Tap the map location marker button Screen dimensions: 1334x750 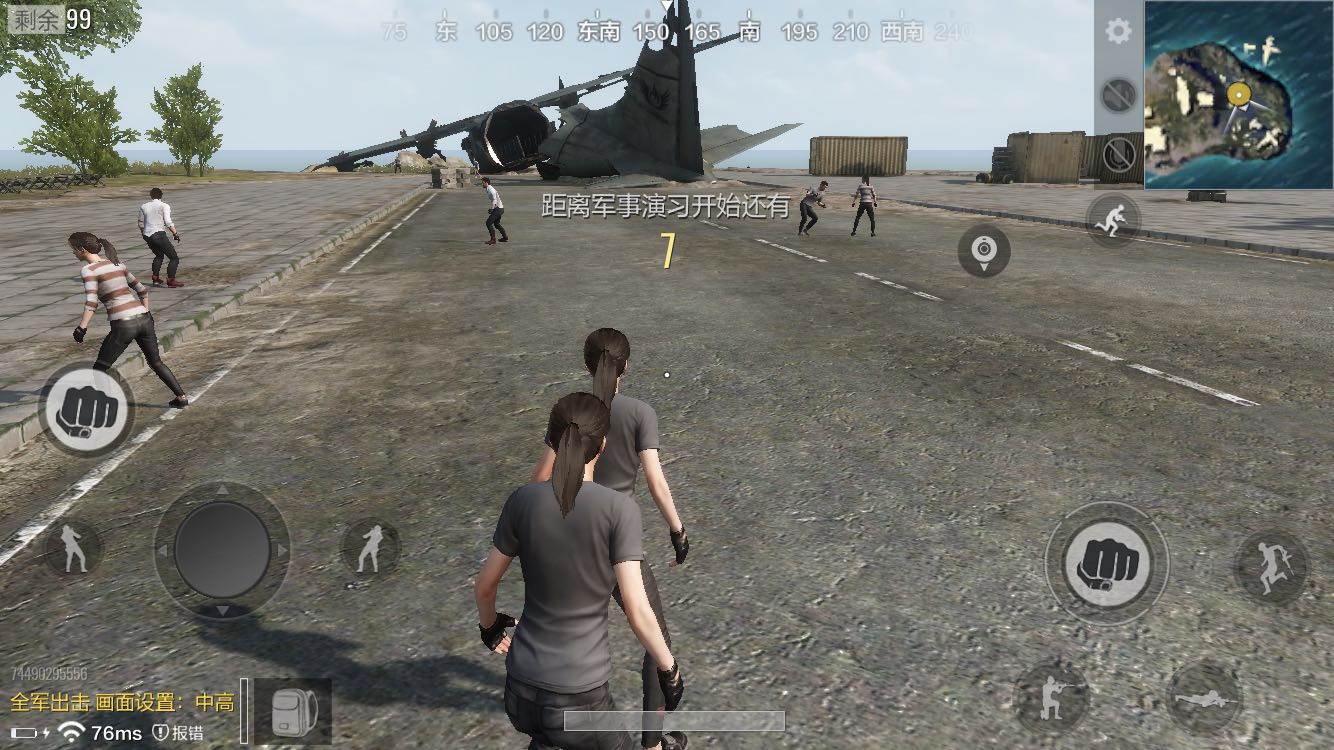pyautogui.click(x=984, y=250)
